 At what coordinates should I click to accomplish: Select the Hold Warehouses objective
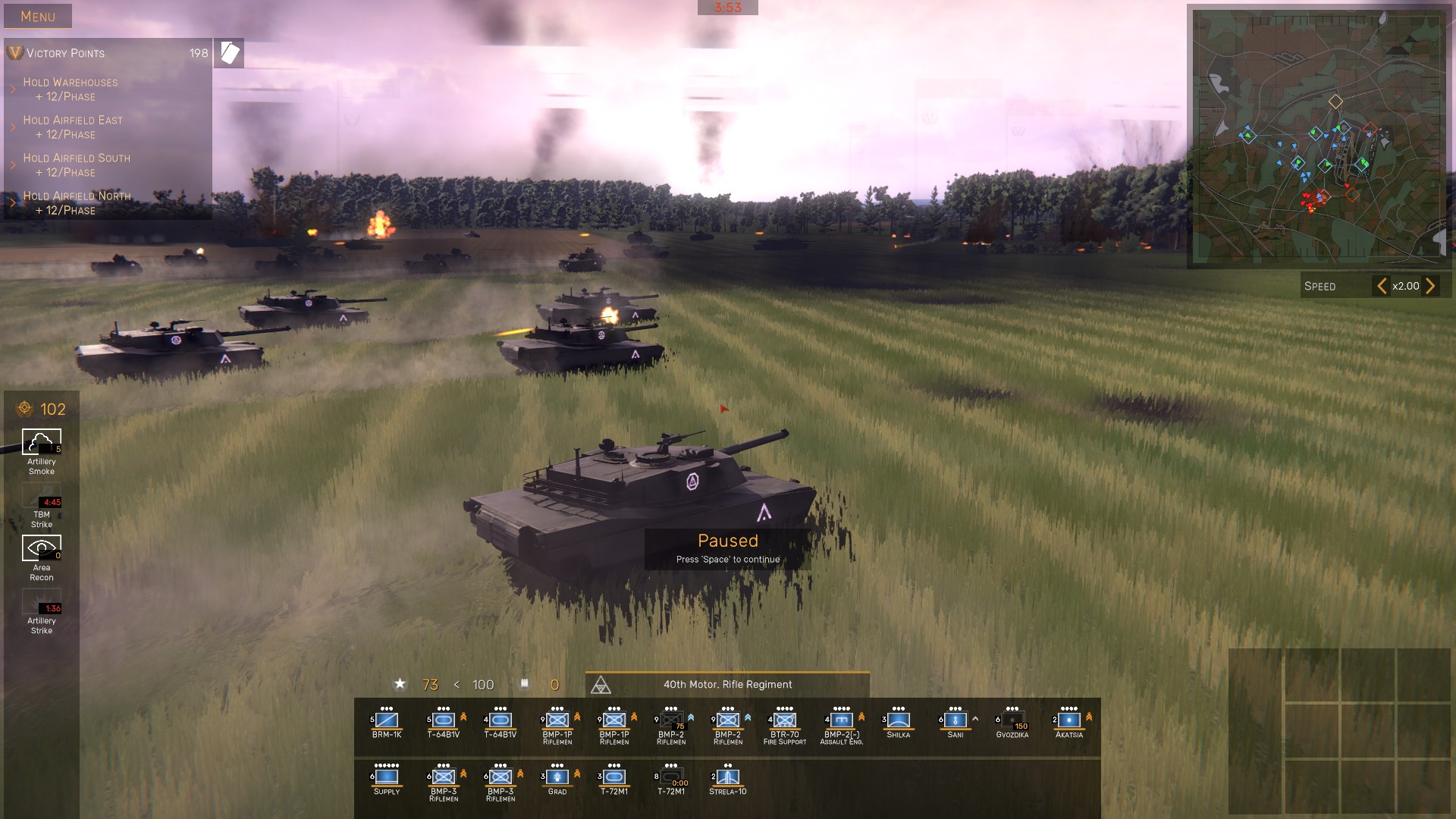(70, 89)
